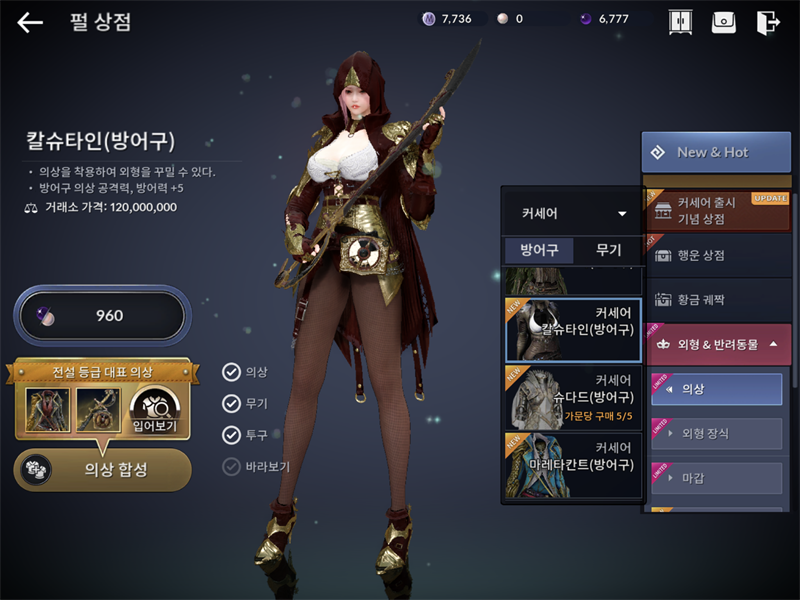
Task: Toggle the 의상 checkbox
Action: pos(232,372)
